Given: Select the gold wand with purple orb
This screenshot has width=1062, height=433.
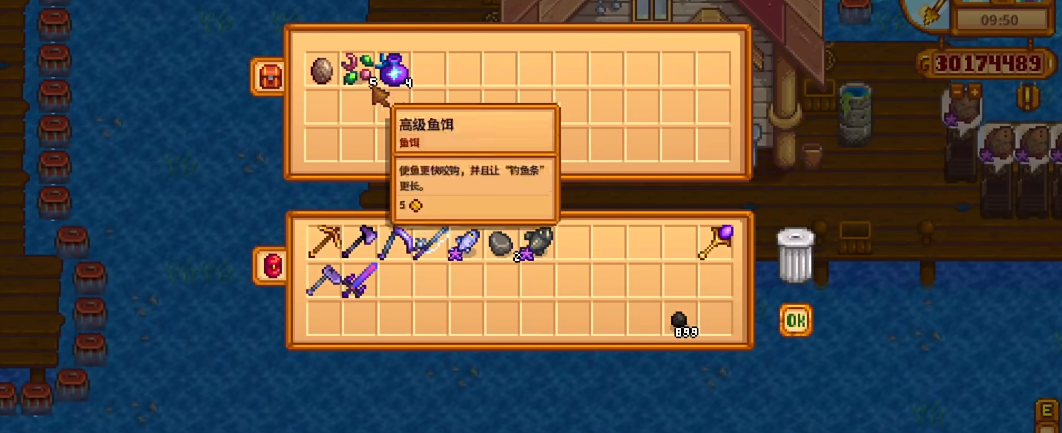Looking at the screenshot, I should [715, 243].
